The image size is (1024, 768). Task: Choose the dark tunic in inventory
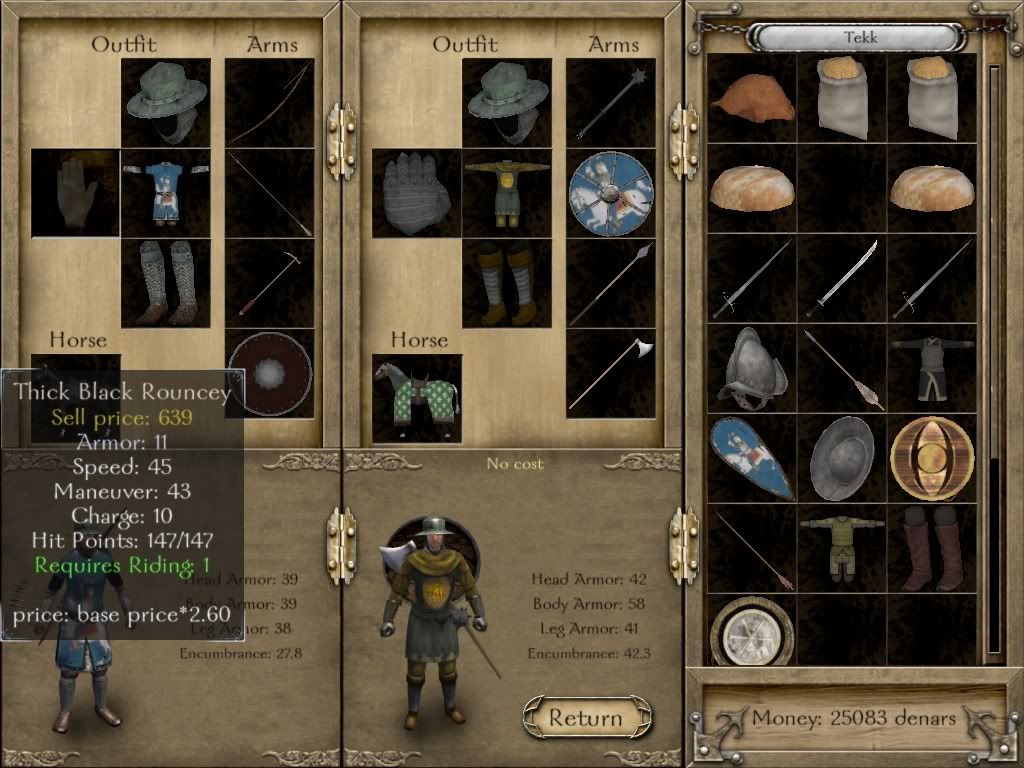tap(932, 368)
